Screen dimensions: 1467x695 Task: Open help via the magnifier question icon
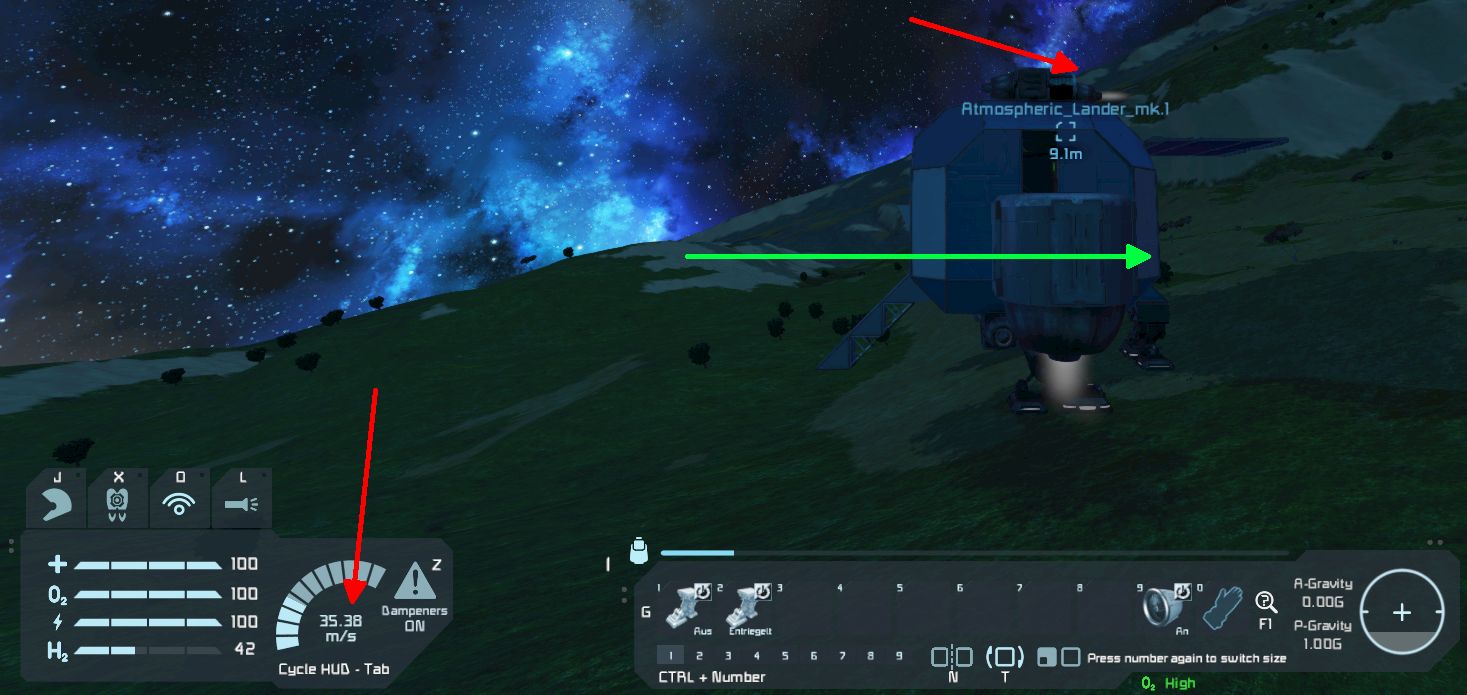(1265, 602)
